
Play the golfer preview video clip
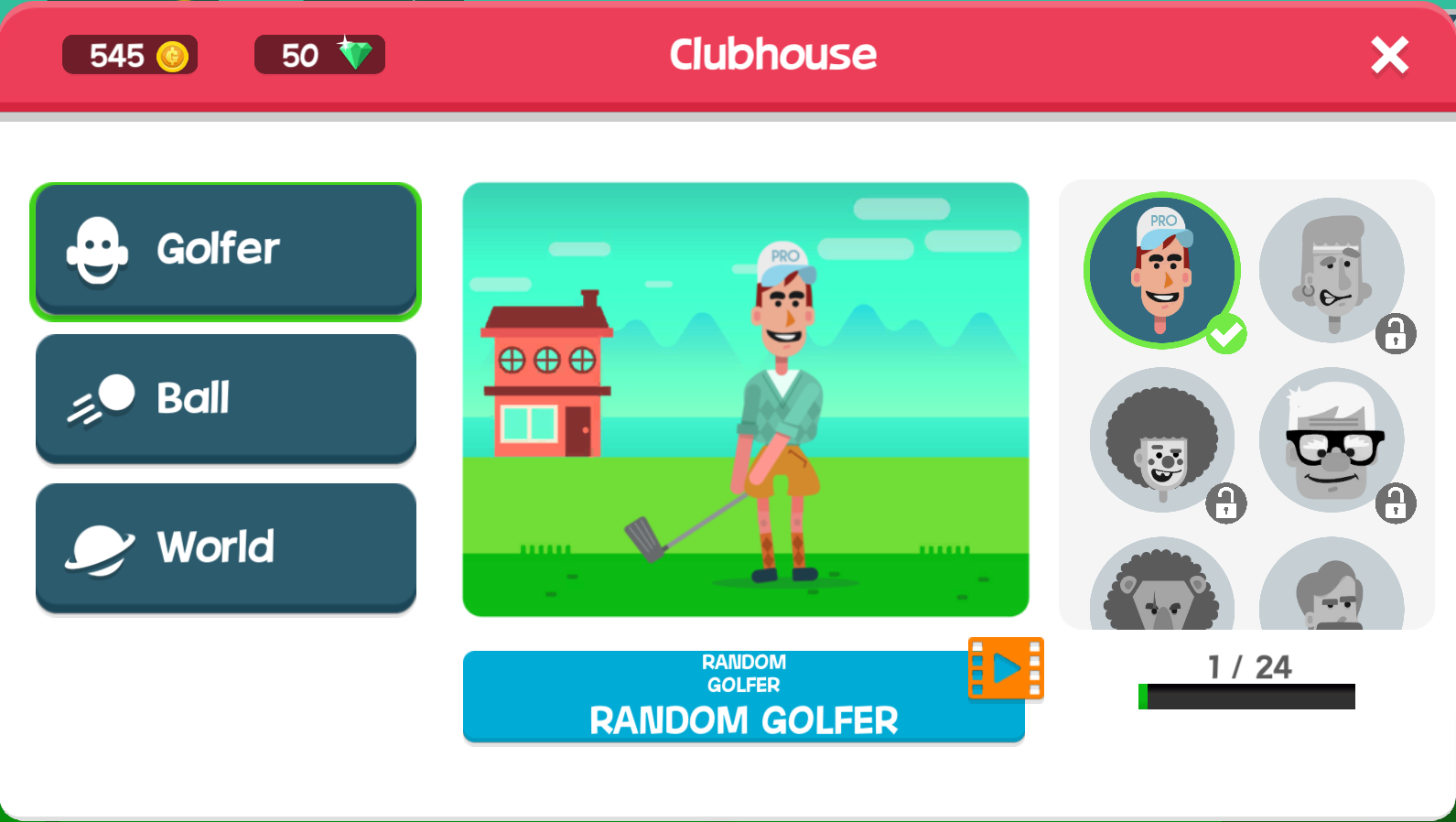click(1005, 668)
